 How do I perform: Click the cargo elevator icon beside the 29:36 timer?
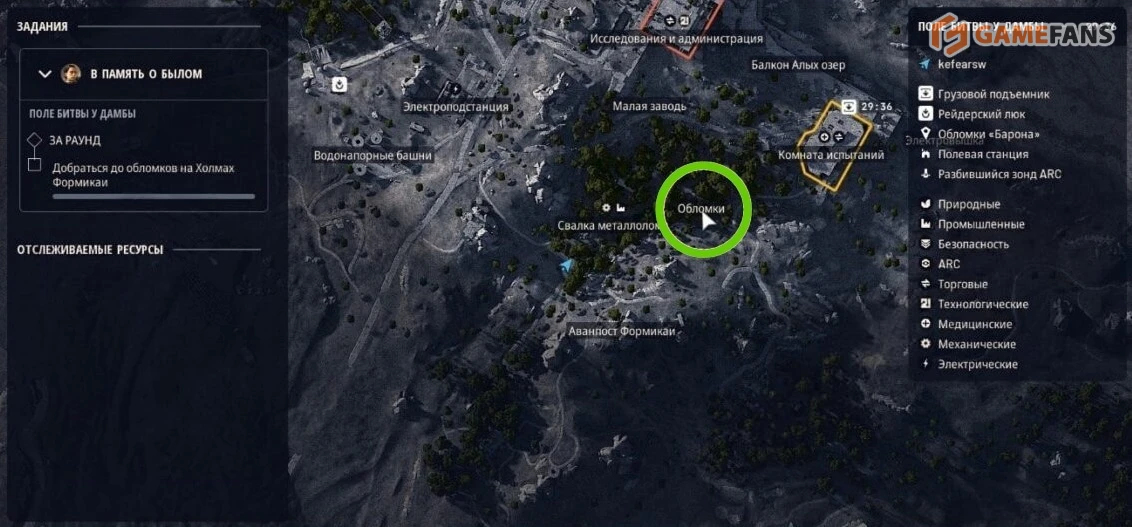point(849,106)
